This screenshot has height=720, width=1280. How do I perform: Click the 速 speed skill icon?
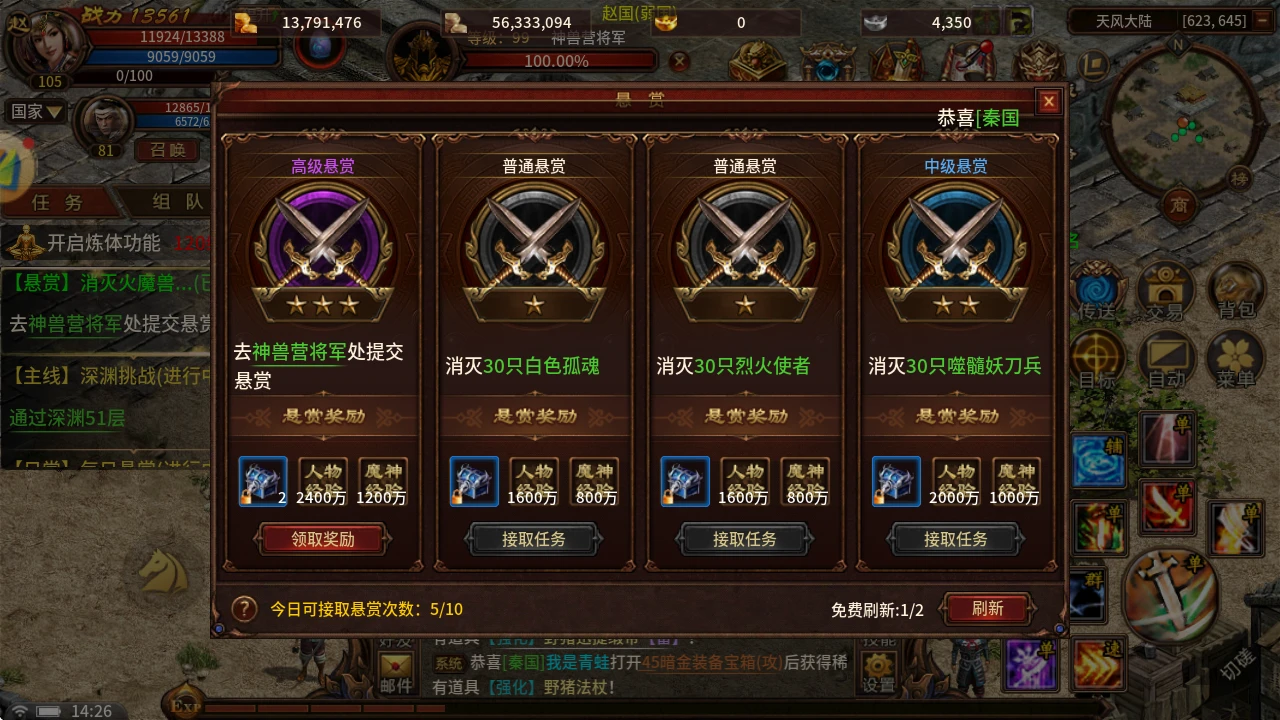click(1097, 664)
